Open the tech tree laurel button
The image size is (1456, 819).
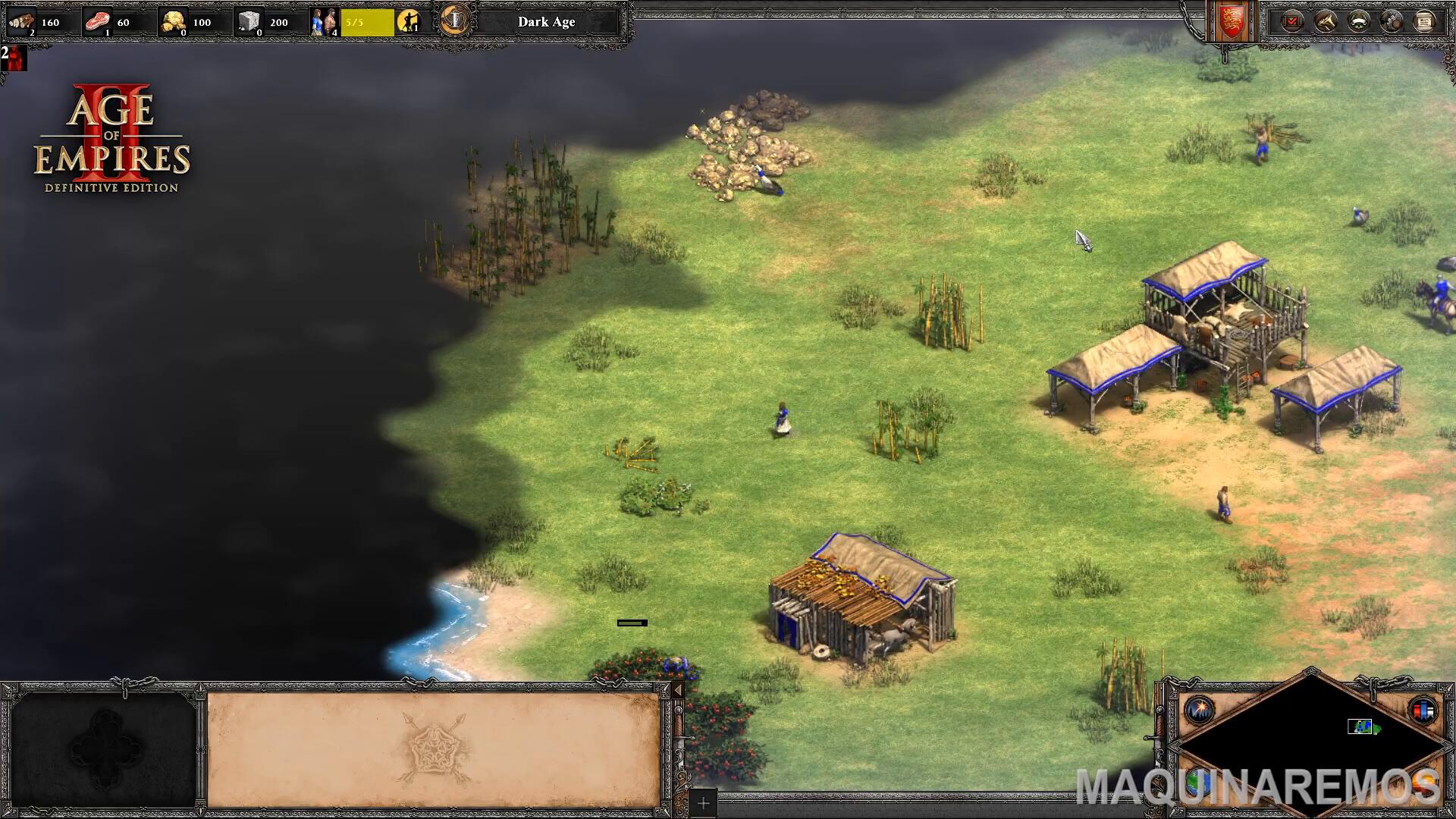pos(1358,21)
